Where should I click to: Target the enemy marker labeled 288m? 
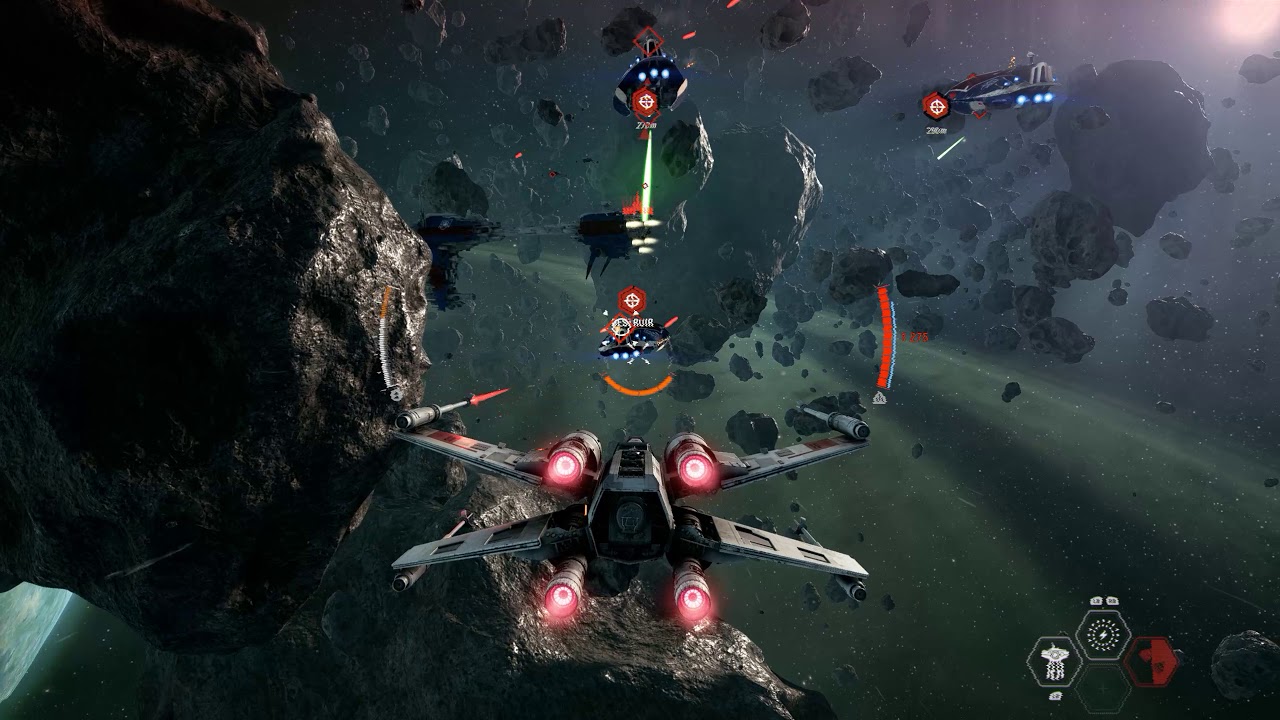[936, 104]
